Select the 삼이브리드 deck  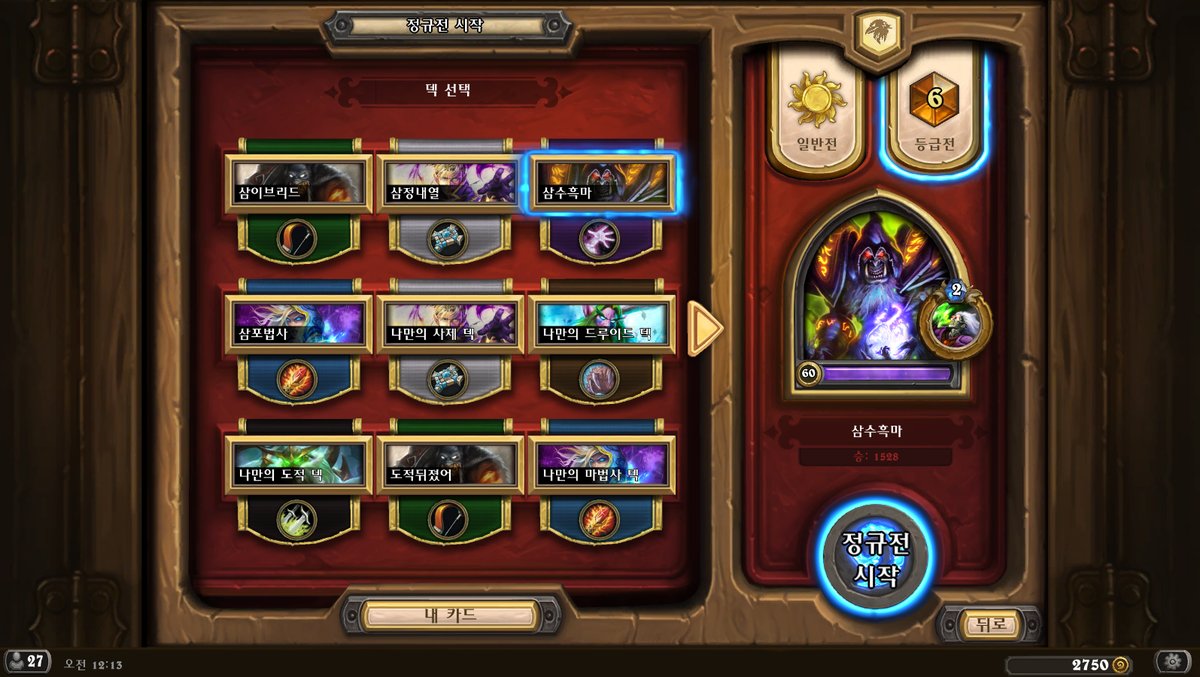click(298, 183)
